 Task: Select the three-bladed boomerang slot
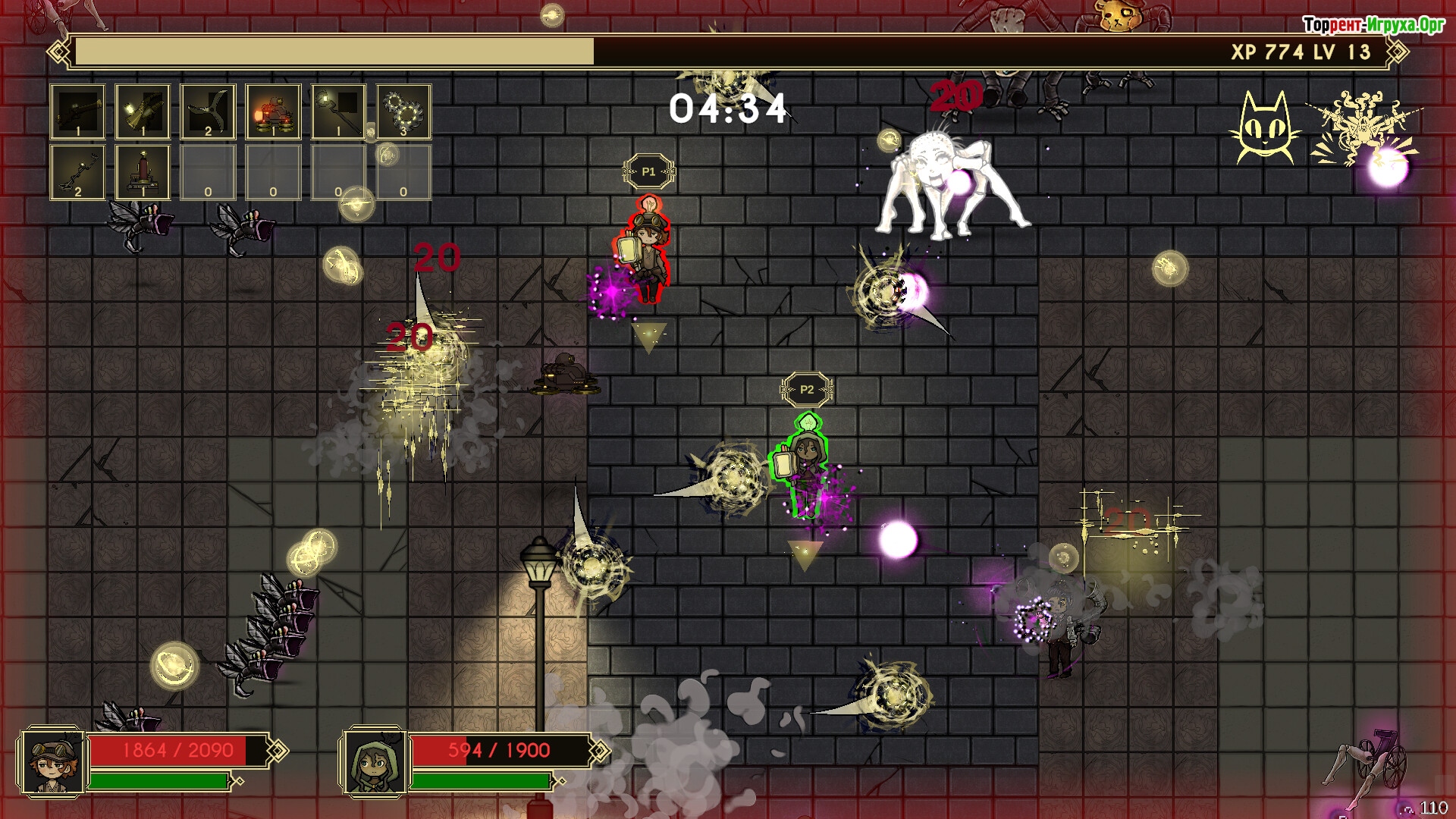(x=209, y=111)
